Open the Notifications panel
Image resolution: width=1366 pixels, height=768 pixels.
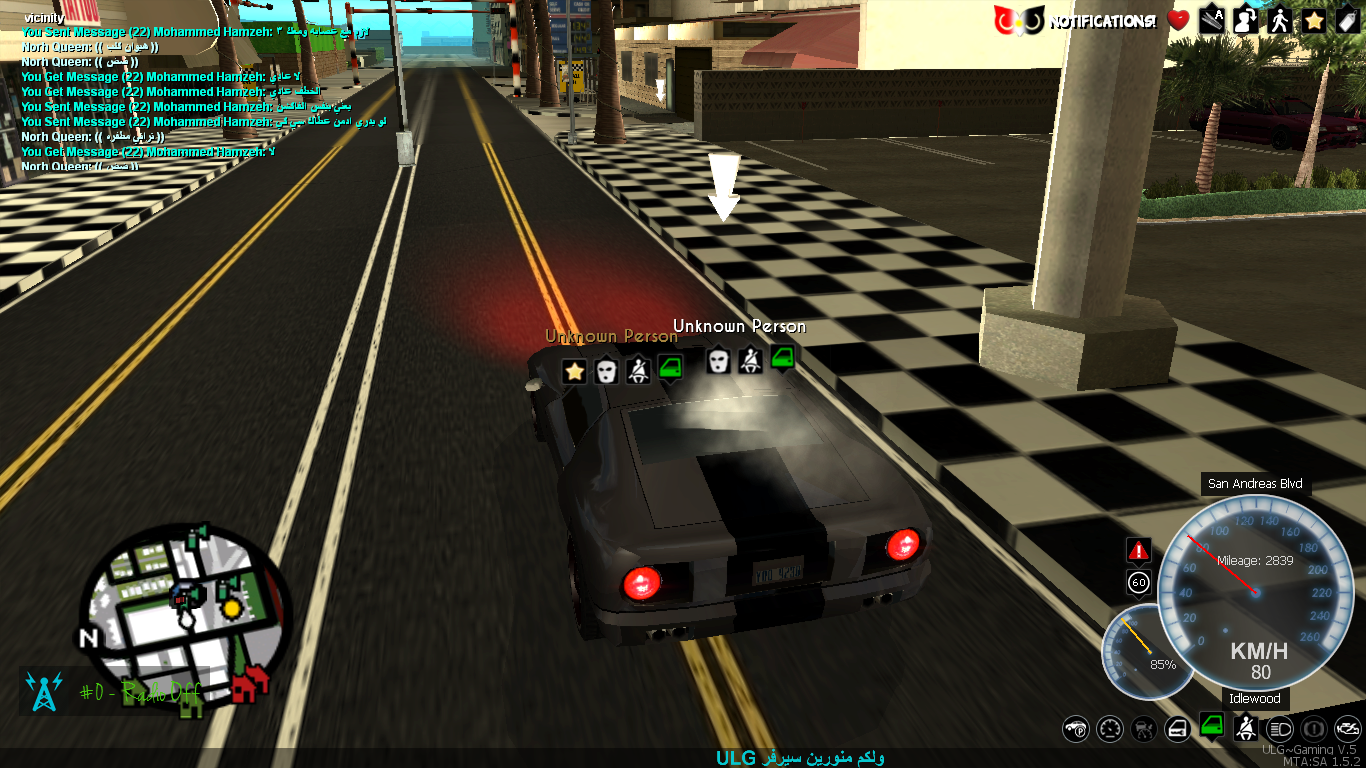[1102, 20]
